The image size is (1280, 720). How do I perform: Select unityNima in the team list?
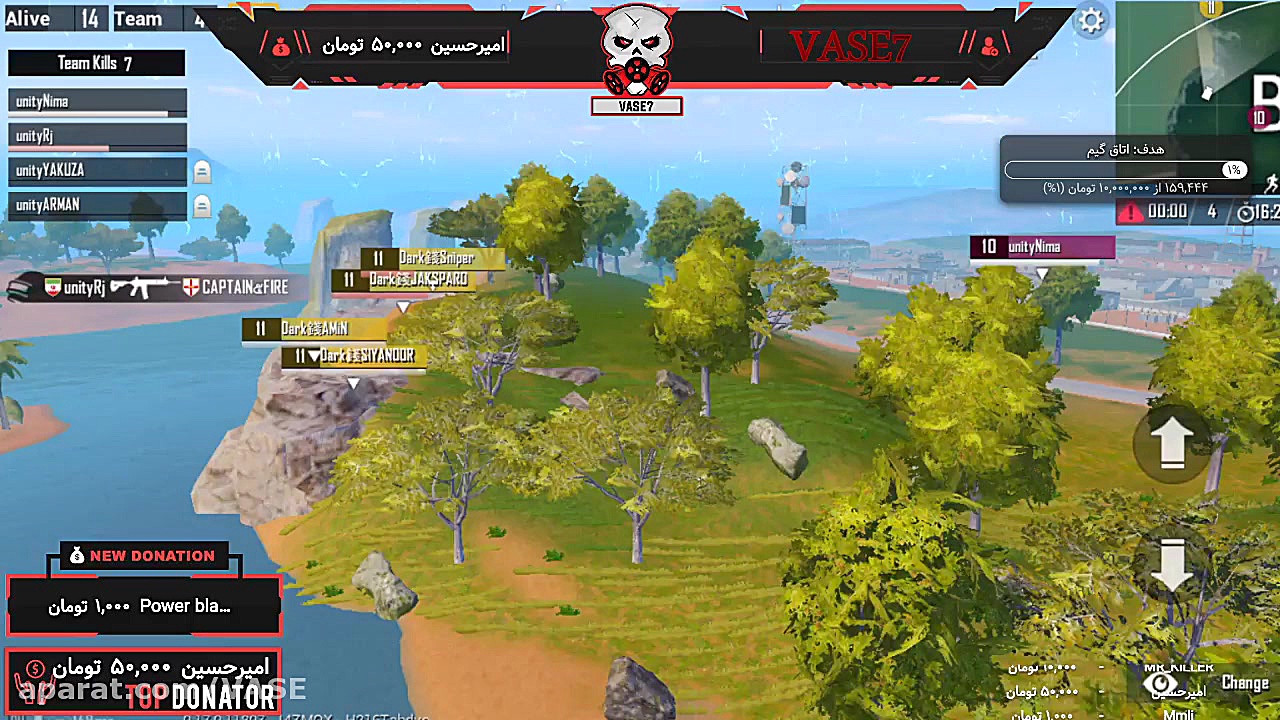97,102
